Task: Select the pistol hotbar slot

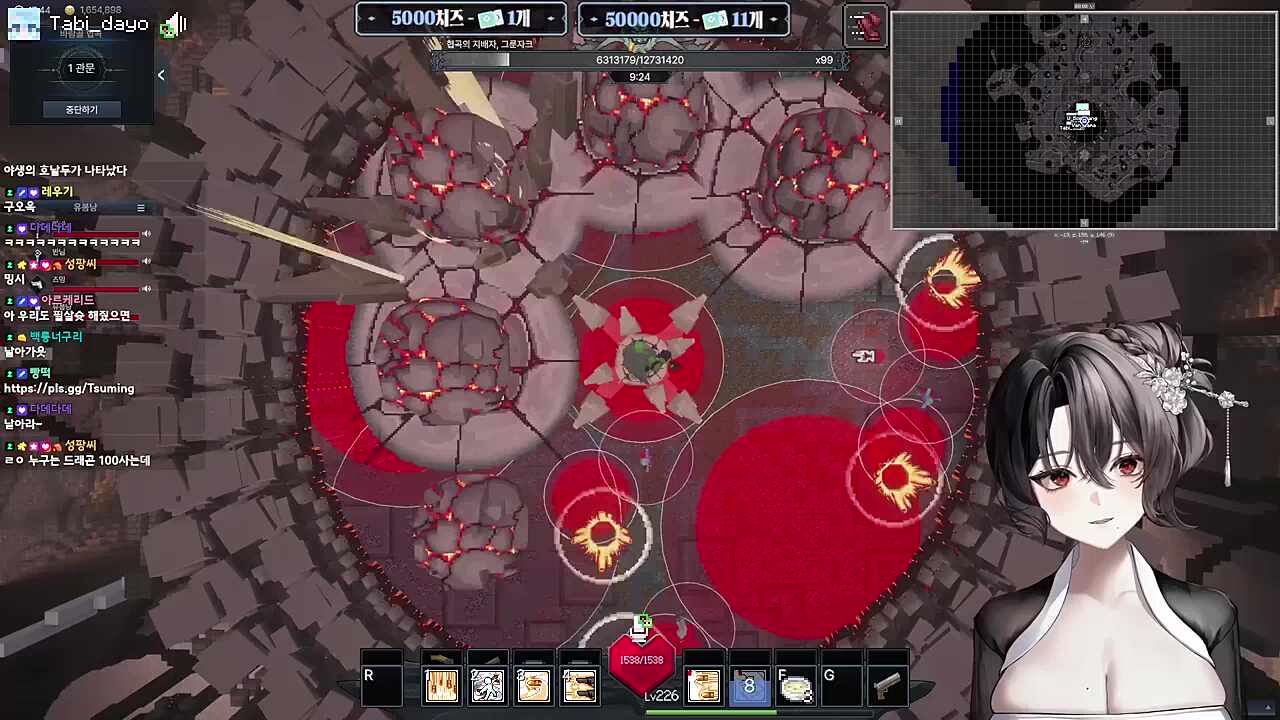Action: [x=886, y=685]
